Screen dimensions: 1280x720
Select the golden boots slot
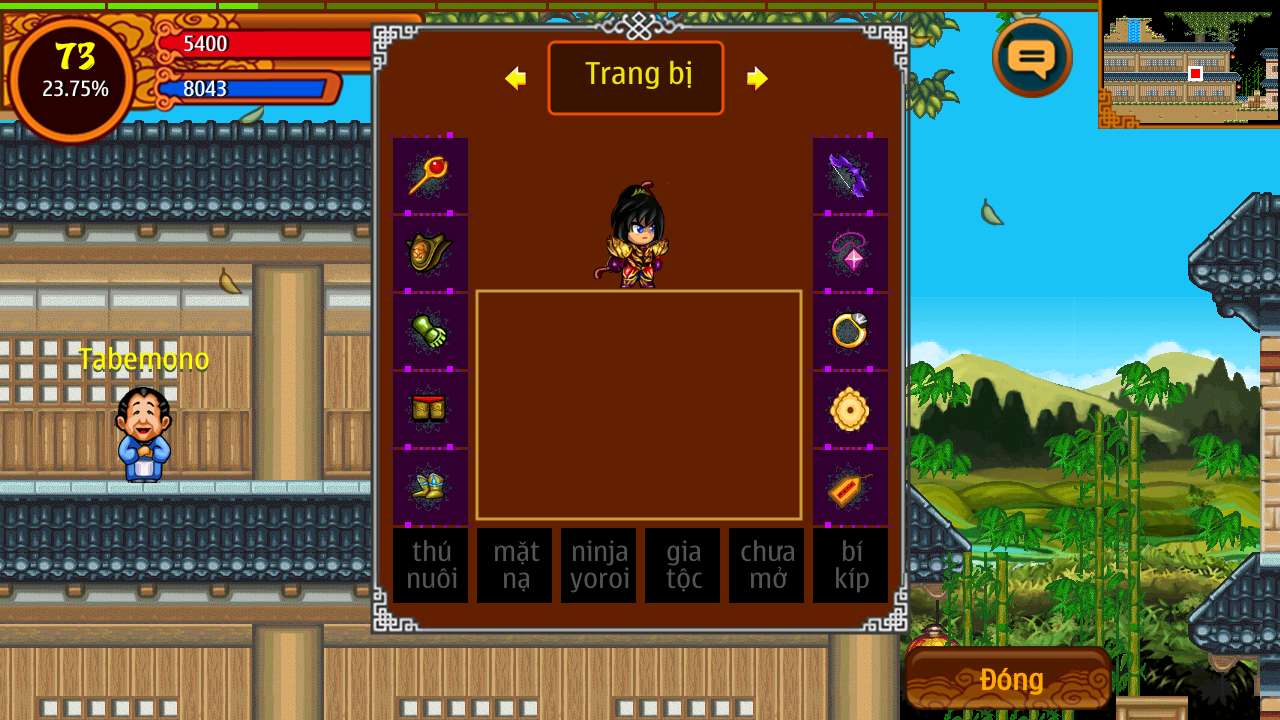coord(430,487)
